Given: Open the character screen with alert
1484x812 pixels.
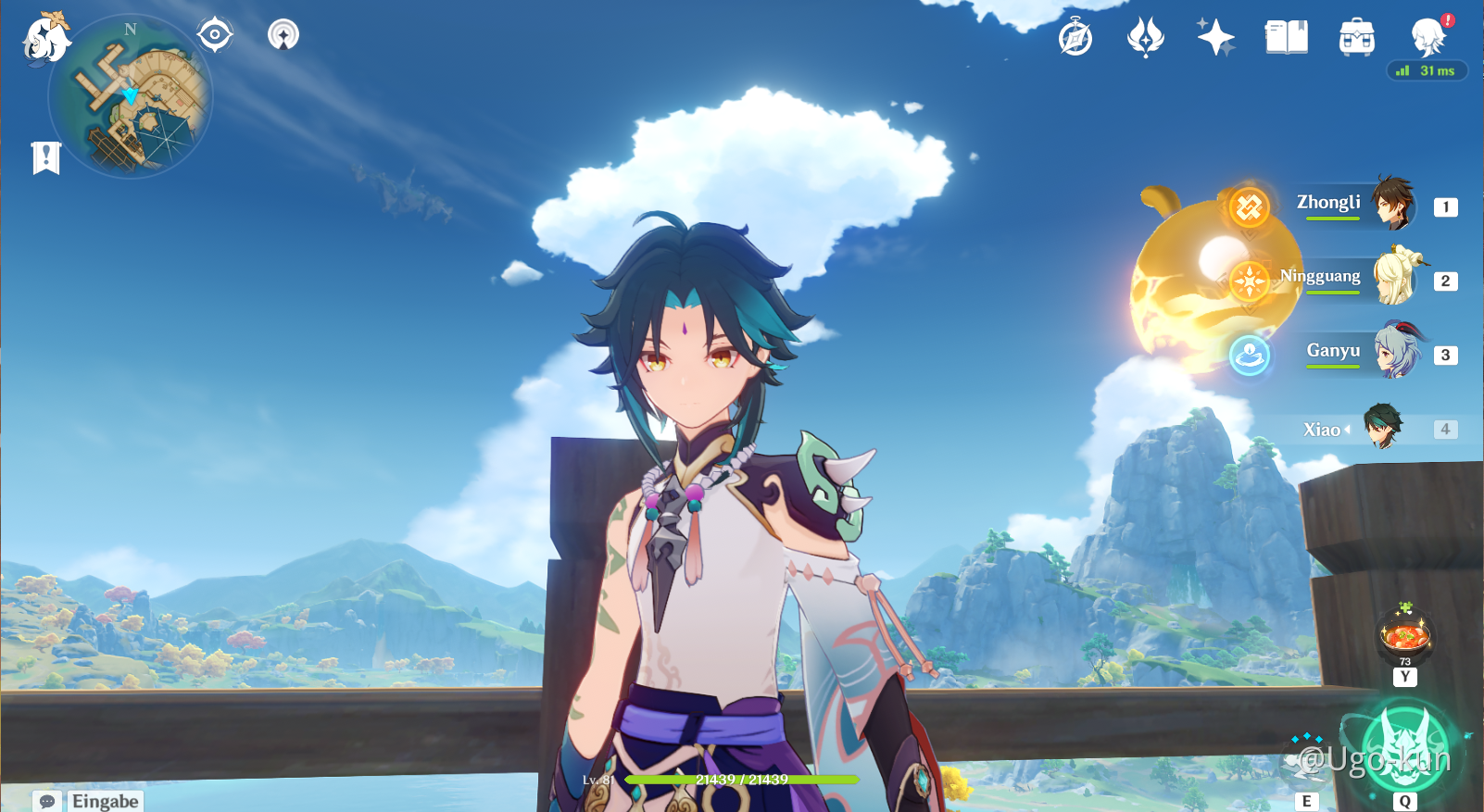Looking at the screenshot, I should [x=1428, y=37].
